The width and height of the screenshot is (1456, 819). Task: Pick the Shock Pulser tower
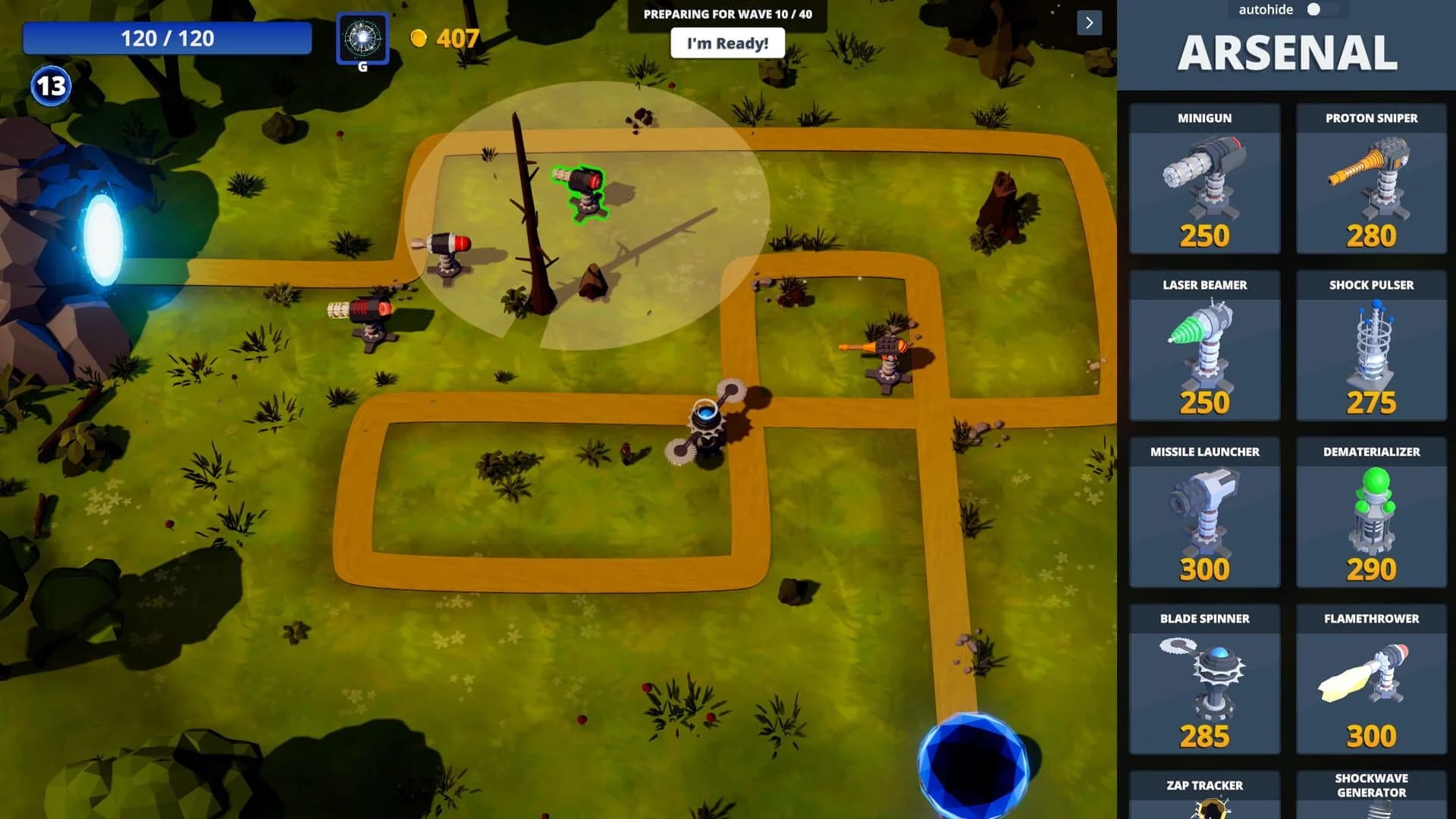(1370, 349)
